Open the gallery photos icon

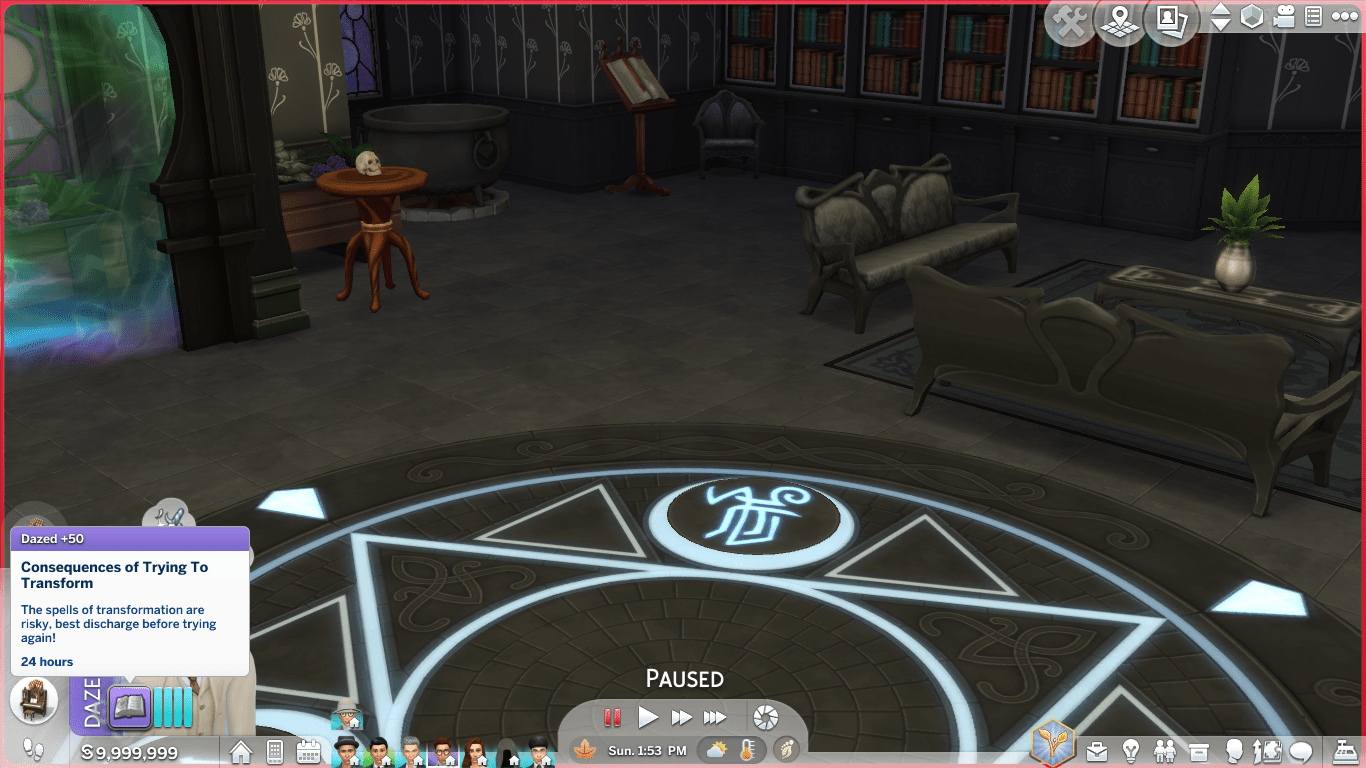pos(1171,22)
